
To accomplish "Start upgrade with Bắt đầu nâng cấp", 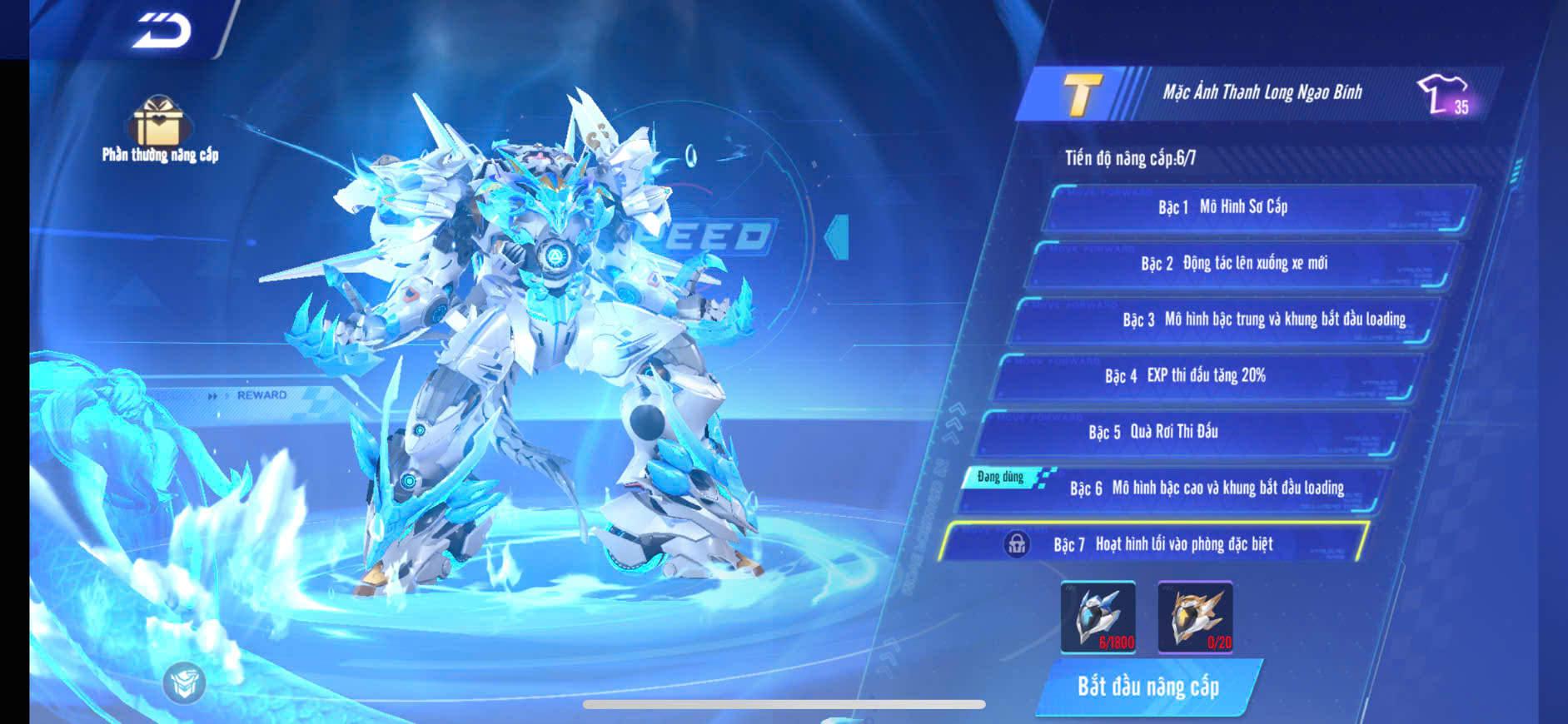I will [x=1148, y=687].
